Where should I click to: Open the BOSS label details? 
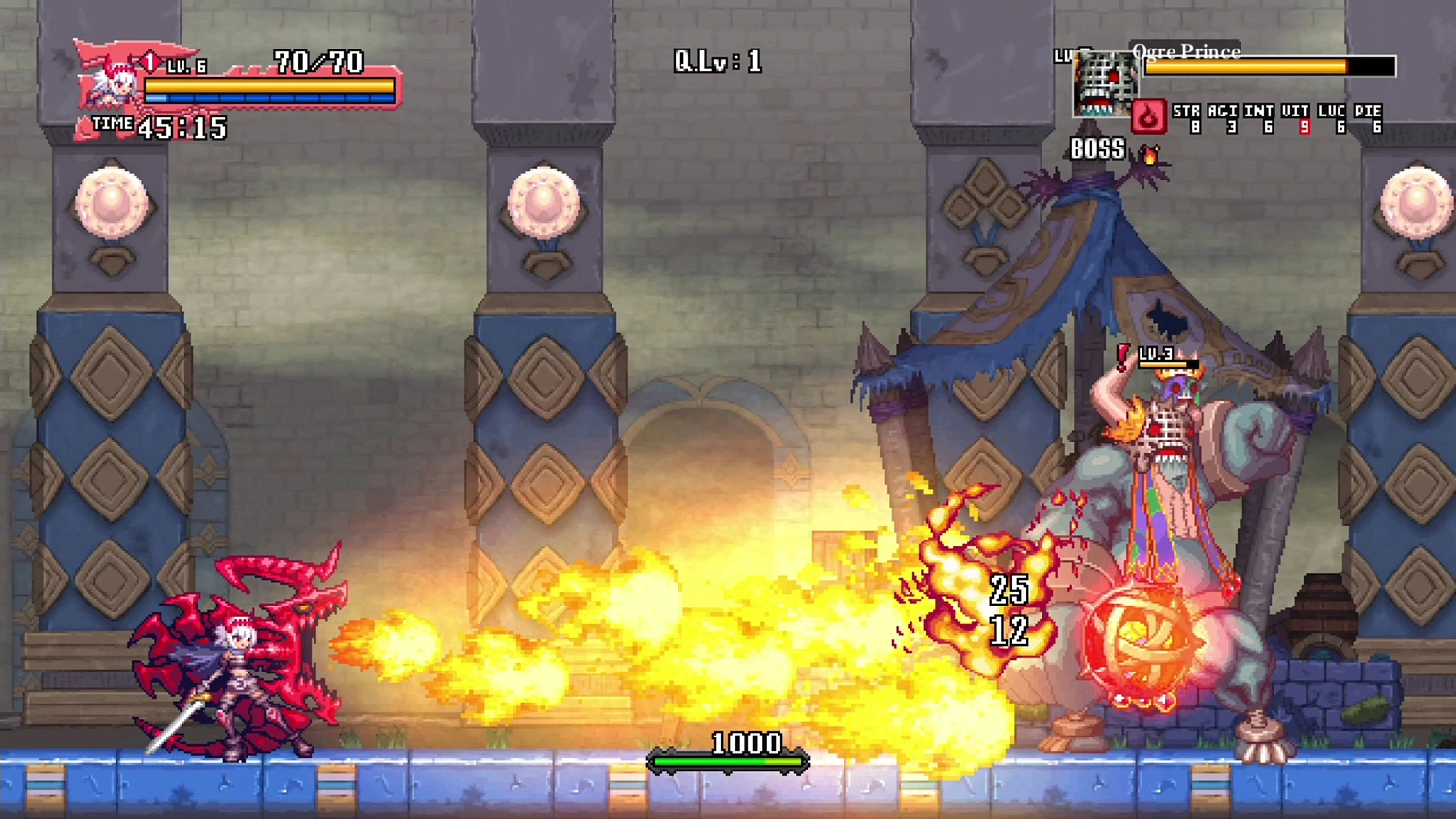[1098, 148]
